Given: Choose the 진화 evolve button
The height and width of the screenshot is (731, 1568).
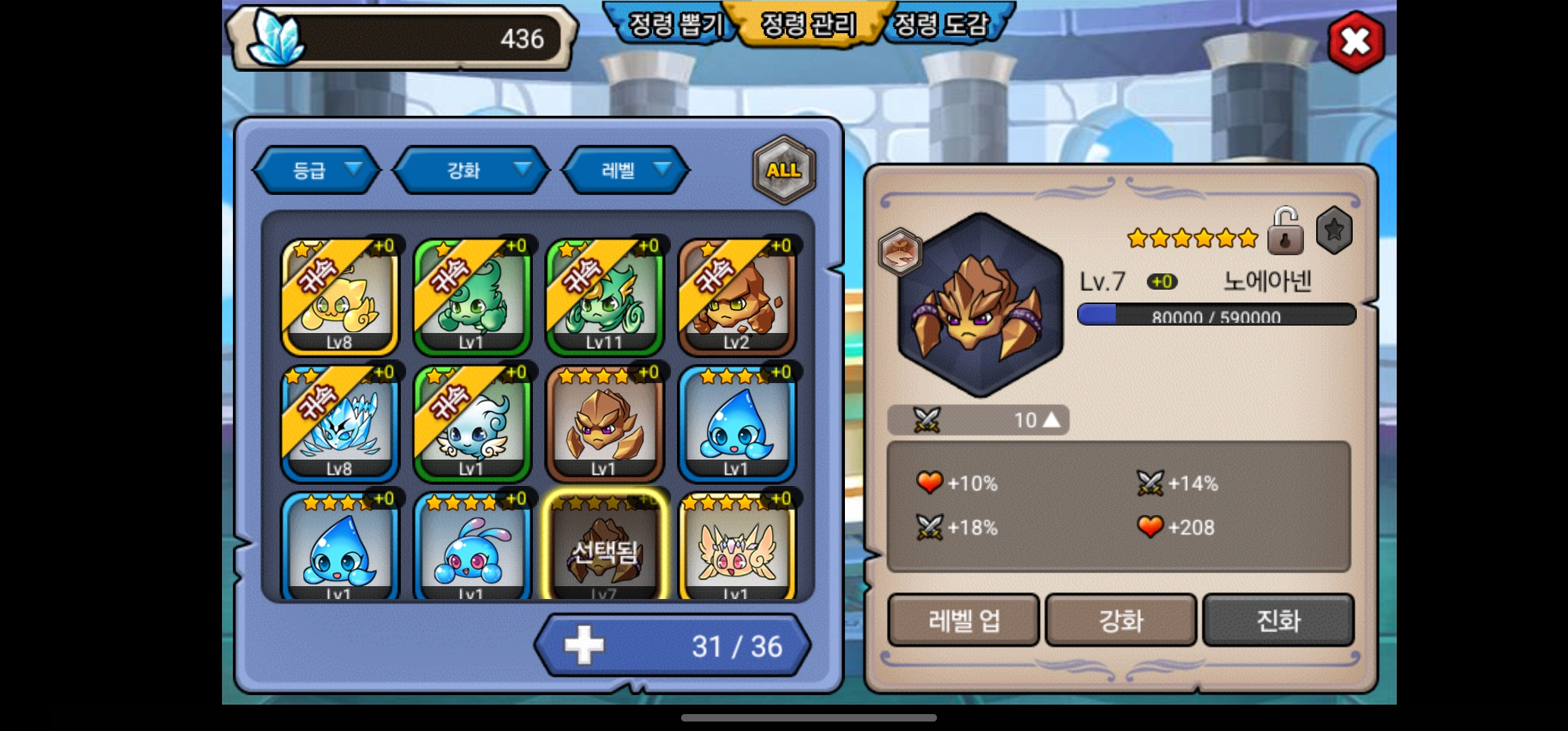Looking at the screenshot, I should click(x=1278, y=620).
